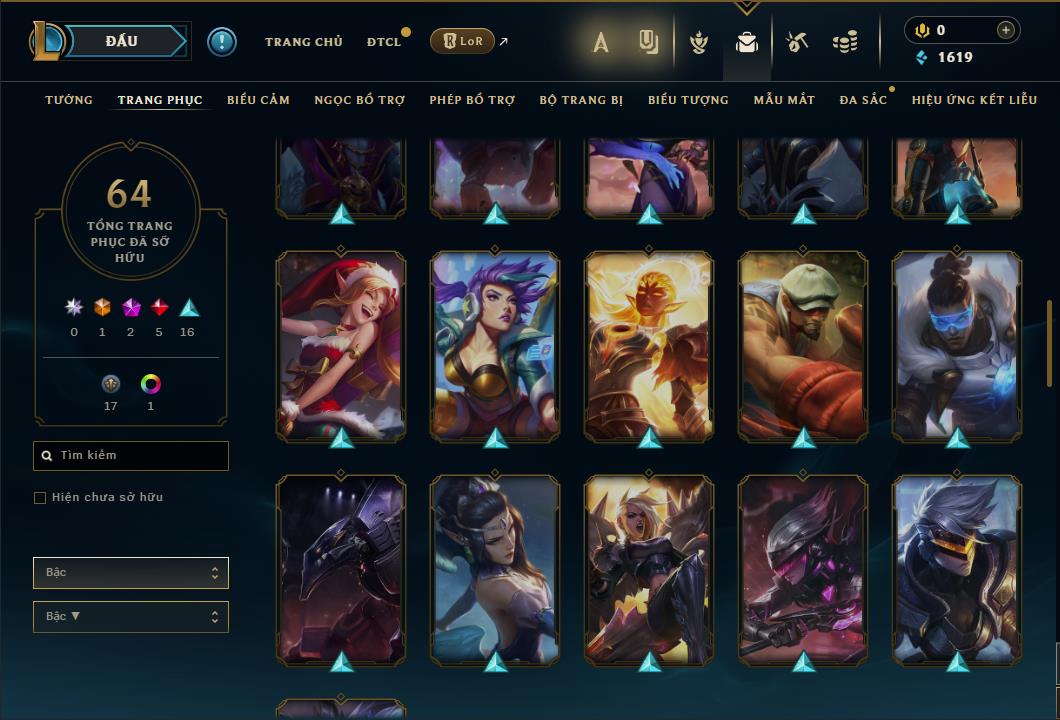Toggle the Hiện chưa sở hữu checkbox
The width and height of the screenshot is (1060, 720).
coord(40,498)
